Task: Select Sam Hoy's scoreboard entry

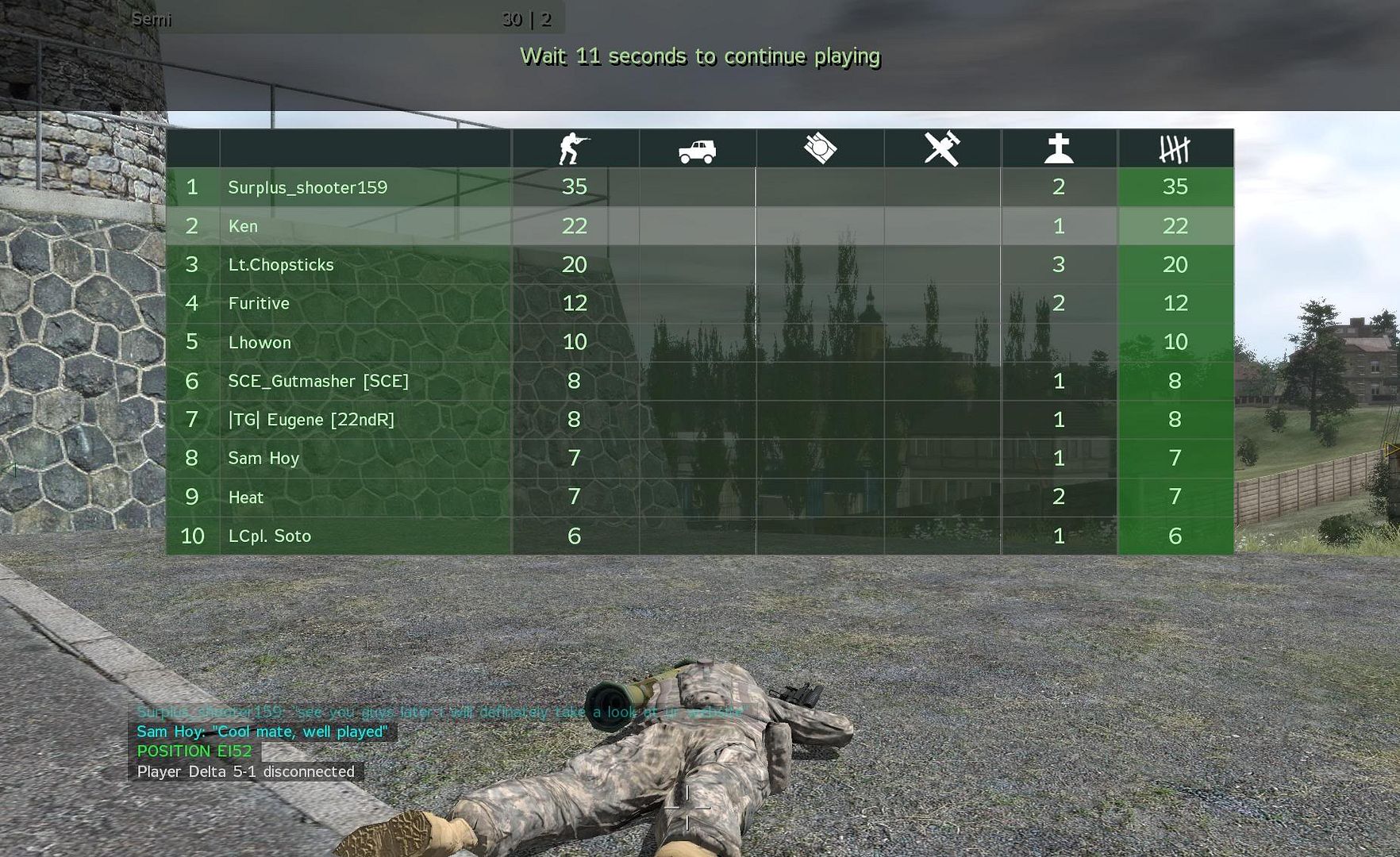Action: pos(263,459)
